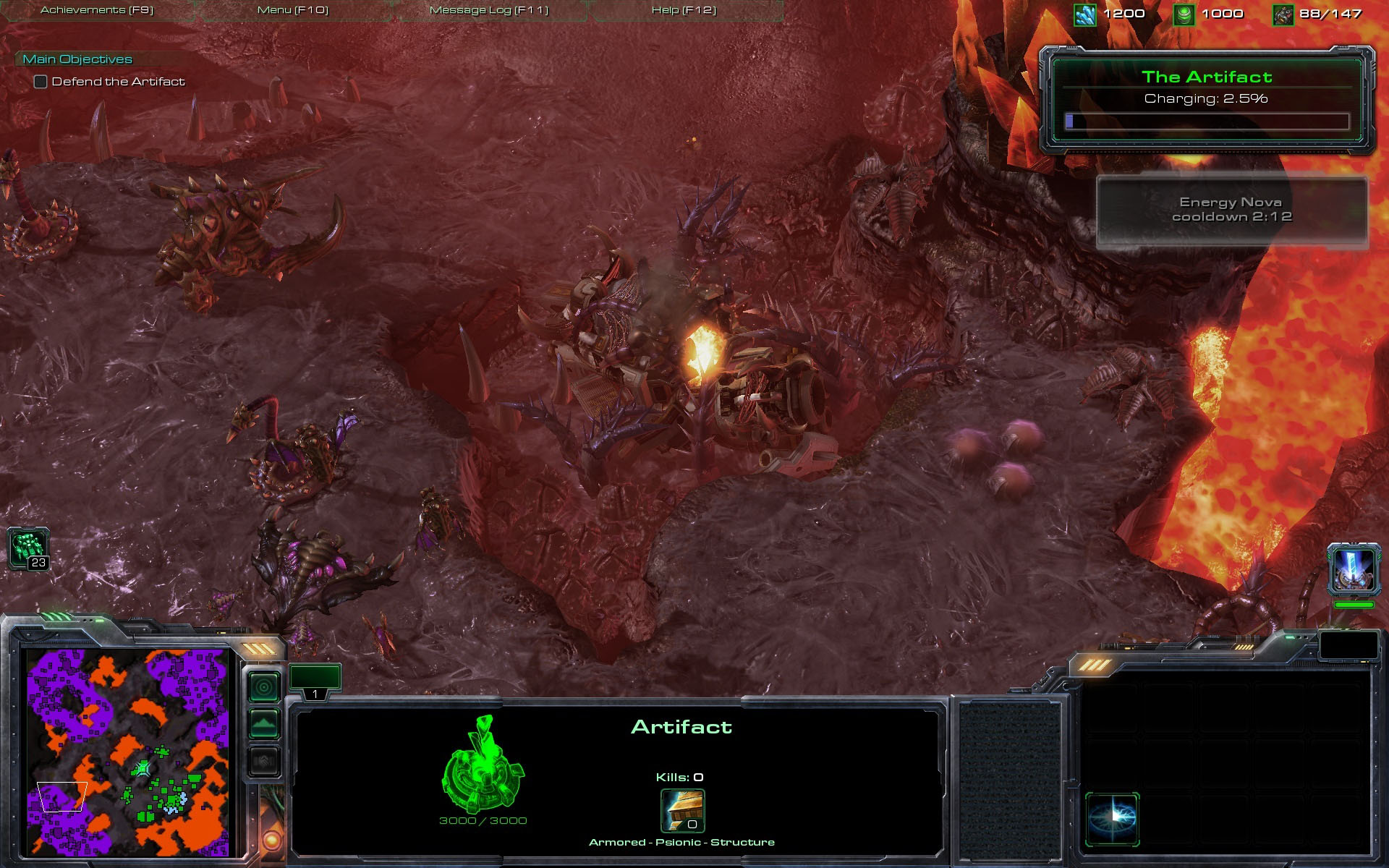Toggle minimap terrain display button
The height and width of the screenshot is (868, 1389).
coord(264,723)
